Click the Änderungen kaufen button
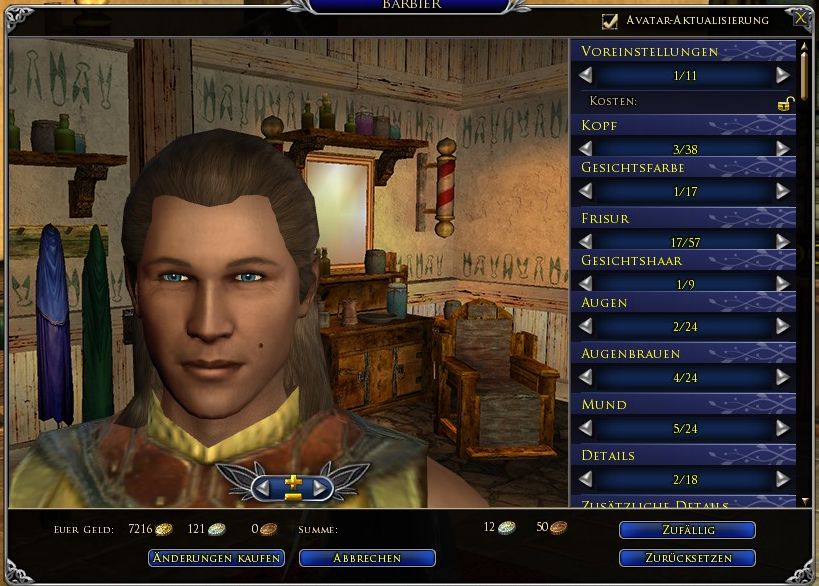Image resolution: width=819 pixels, height=586 pixels. 216,558
